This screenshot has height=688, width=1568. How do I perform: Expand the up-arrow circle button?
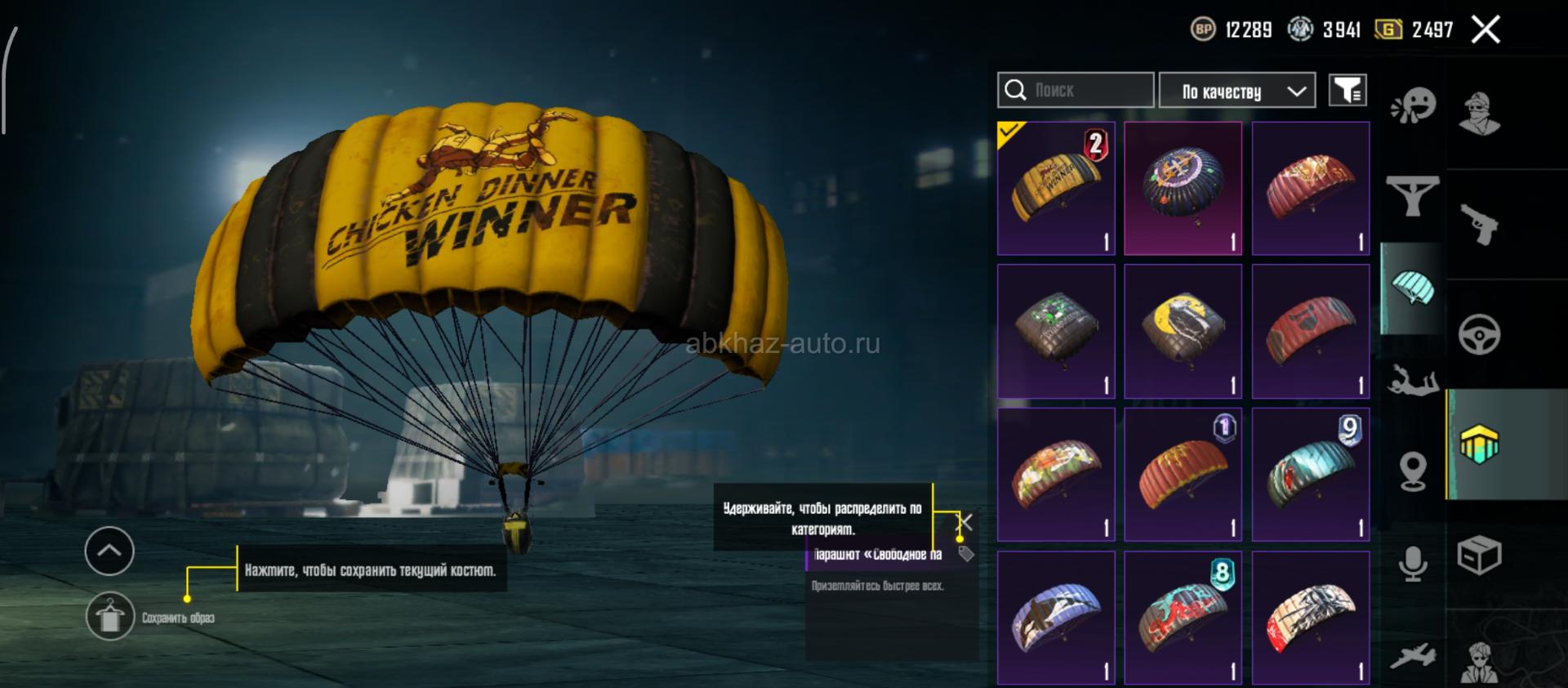coord(109,551)
